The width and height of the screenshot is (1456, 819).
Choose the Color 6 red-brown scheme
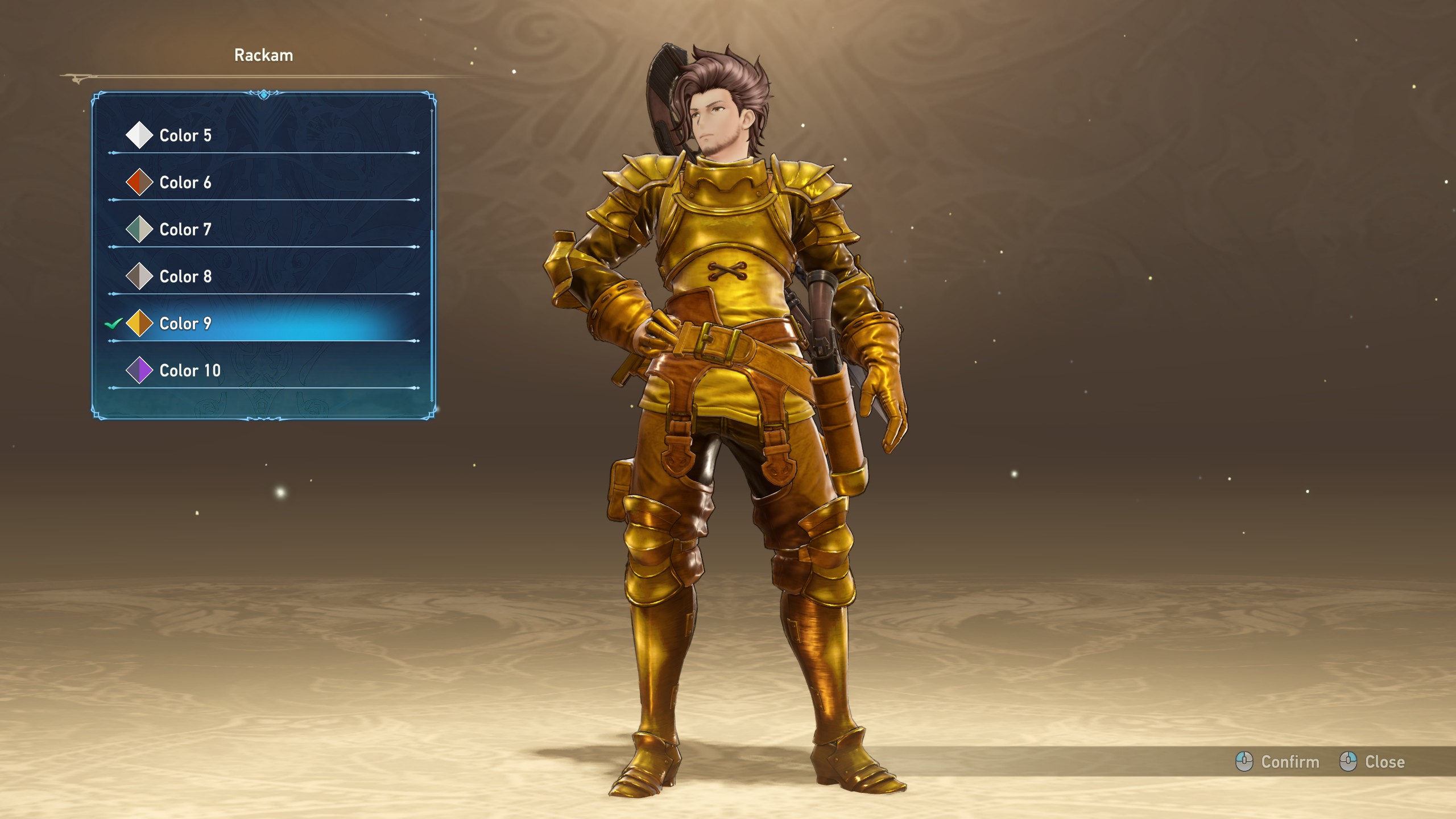[x=185, y=183]
